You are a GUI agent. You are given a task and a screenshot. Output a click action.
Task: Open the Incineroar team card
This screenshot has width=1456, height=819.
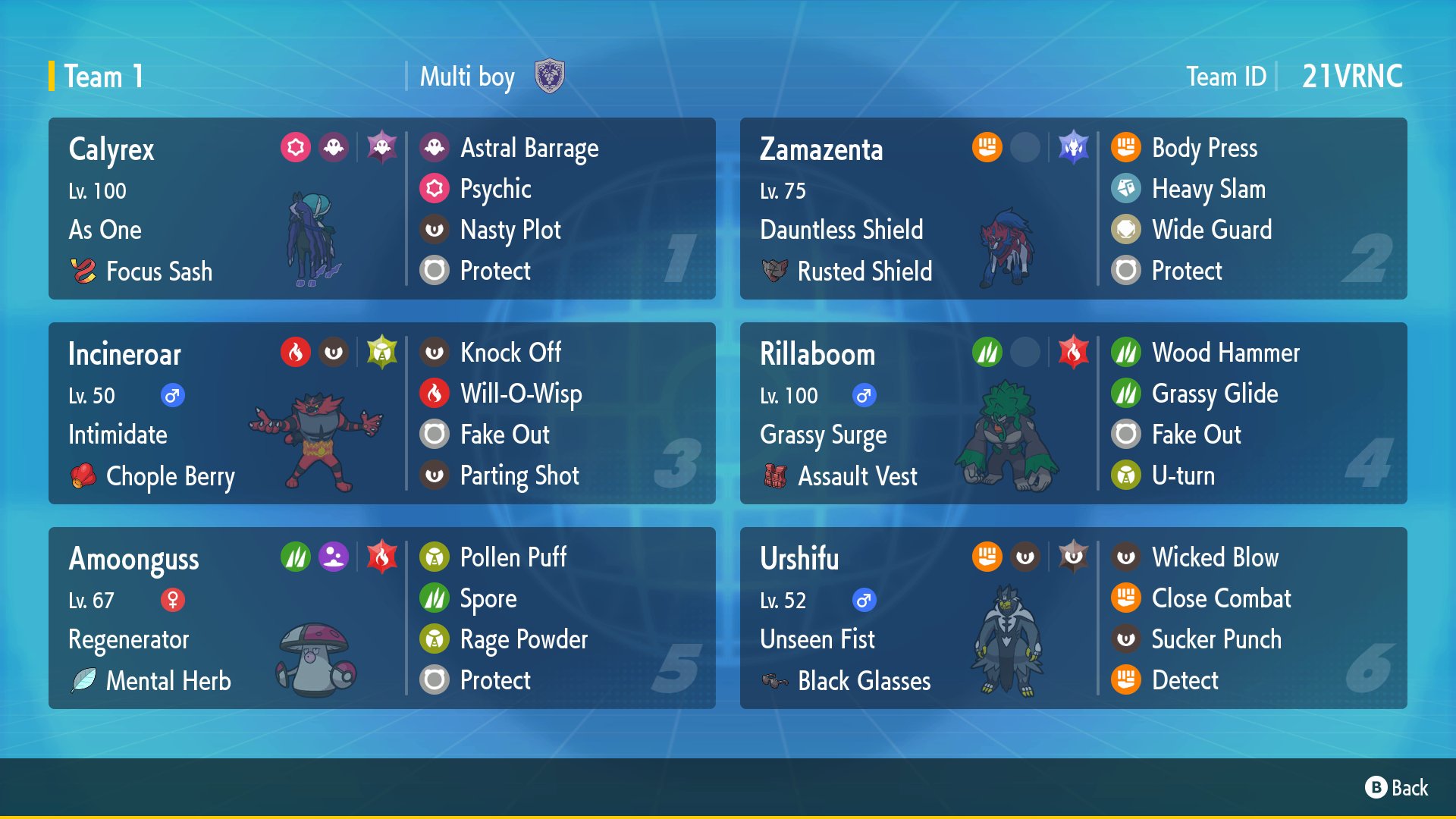[x=381, y=413]
